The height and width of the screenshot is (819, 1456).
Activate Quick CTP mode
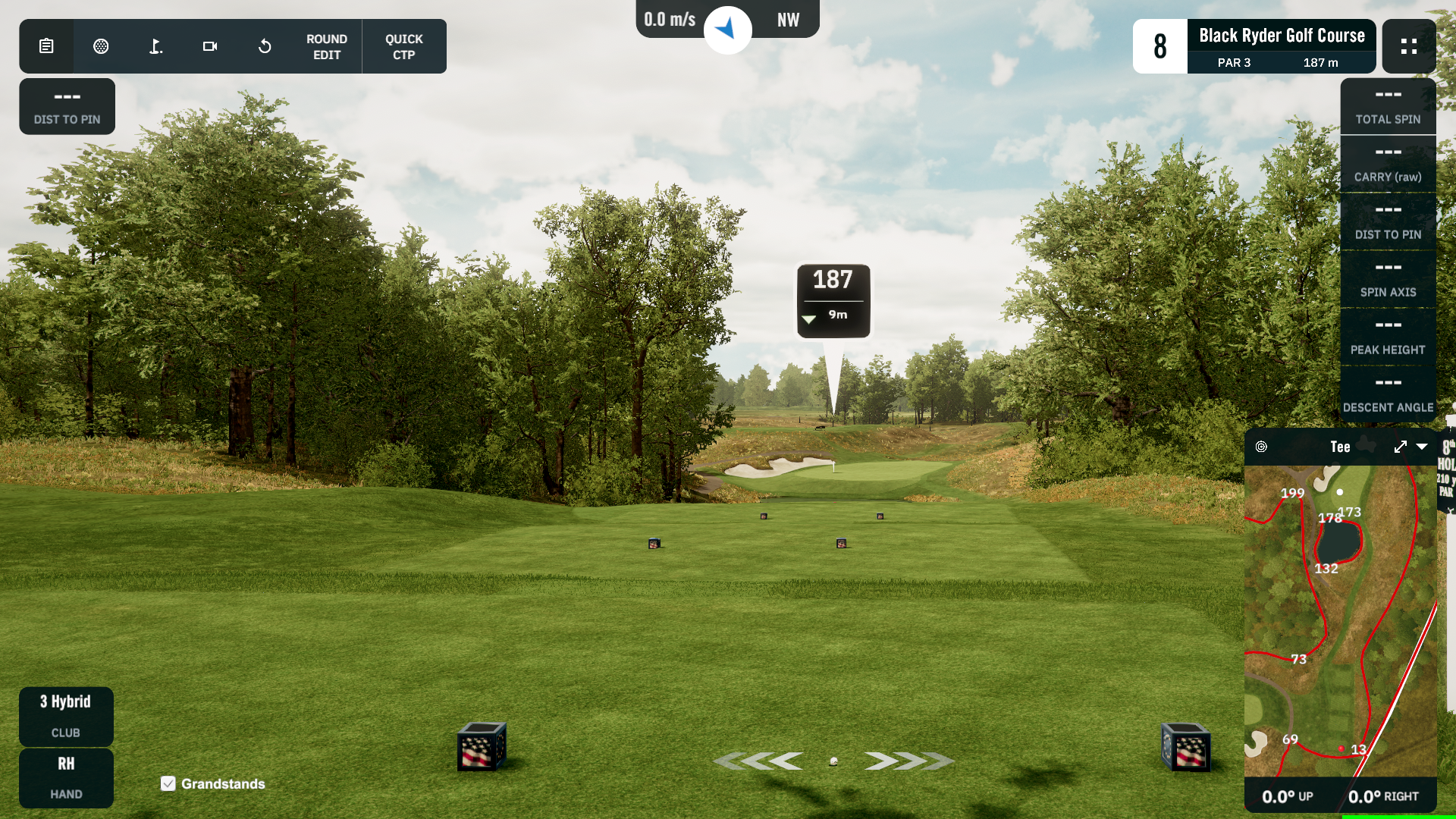coord(404,46)
